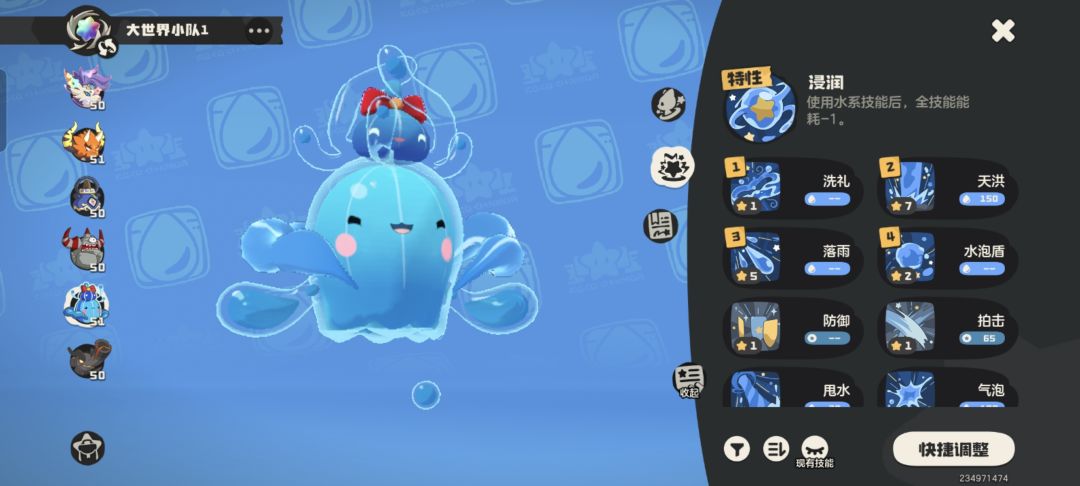
Task: Open the skill filter funnel icon
Action: pyautogui.click(x=737, y=449)
